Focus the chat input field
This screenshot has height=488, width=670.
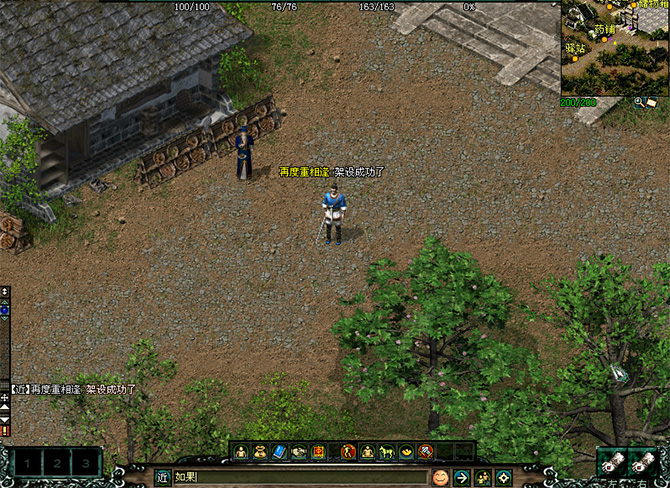point(300,477)
